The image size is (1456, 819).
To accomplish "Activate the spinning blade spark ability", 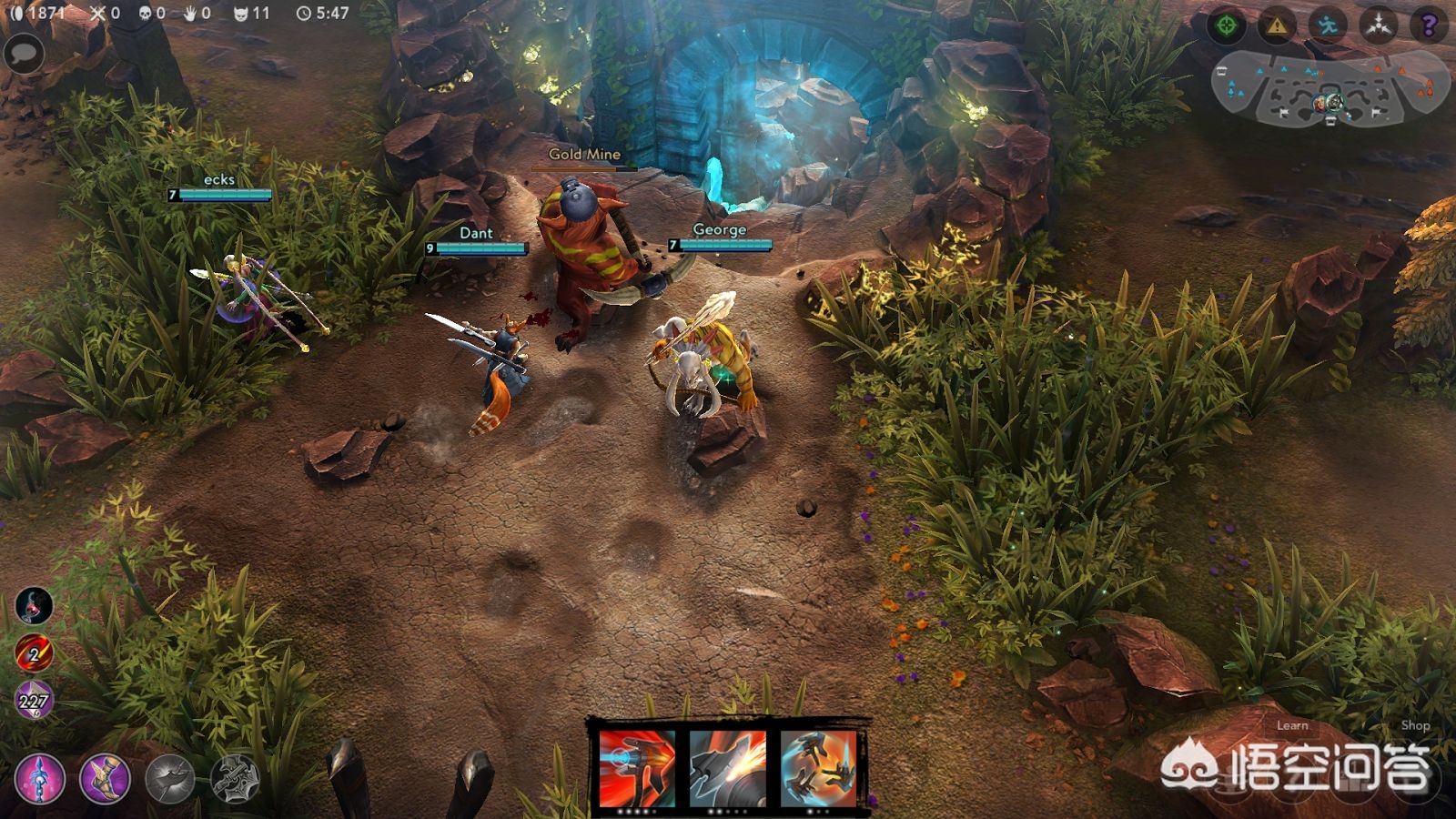I will click(727, 767).
